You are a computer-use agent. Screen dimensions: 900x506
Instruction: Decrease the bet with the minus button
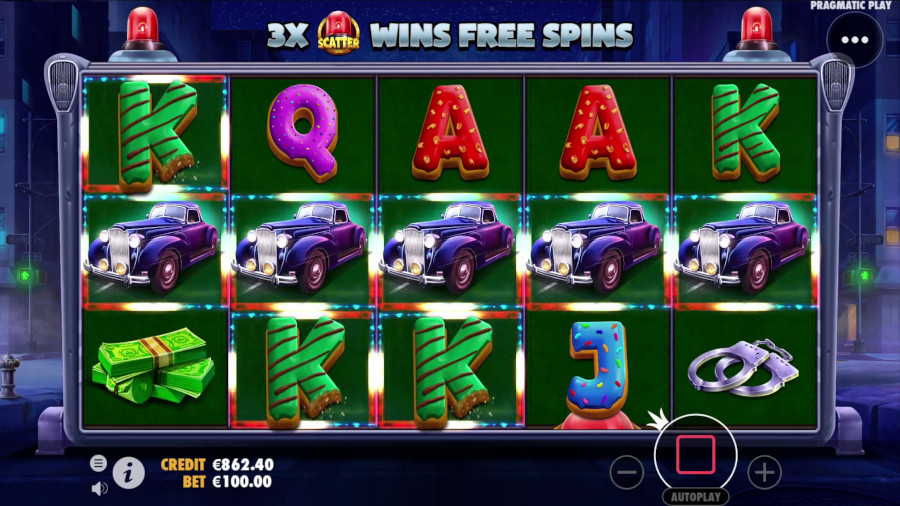click(x=626, y=471)
